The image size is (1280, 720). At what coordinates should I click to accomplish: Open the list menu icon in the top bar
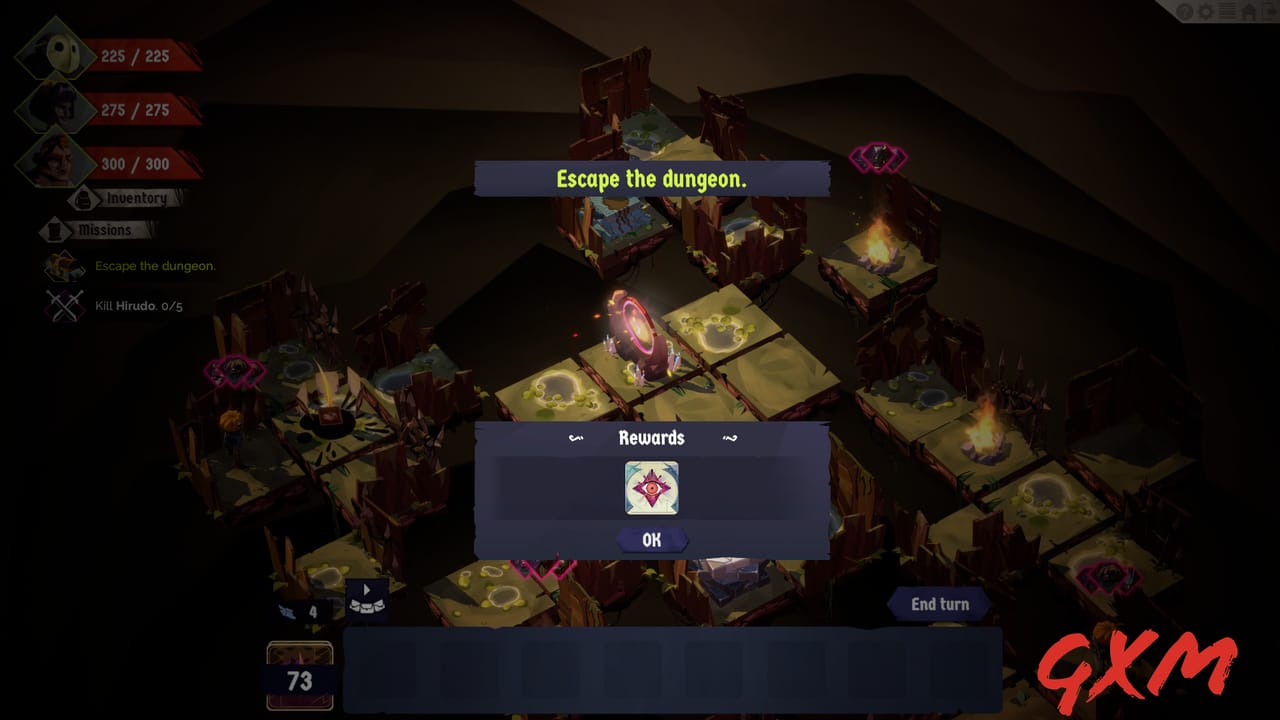coord(1226,11)
